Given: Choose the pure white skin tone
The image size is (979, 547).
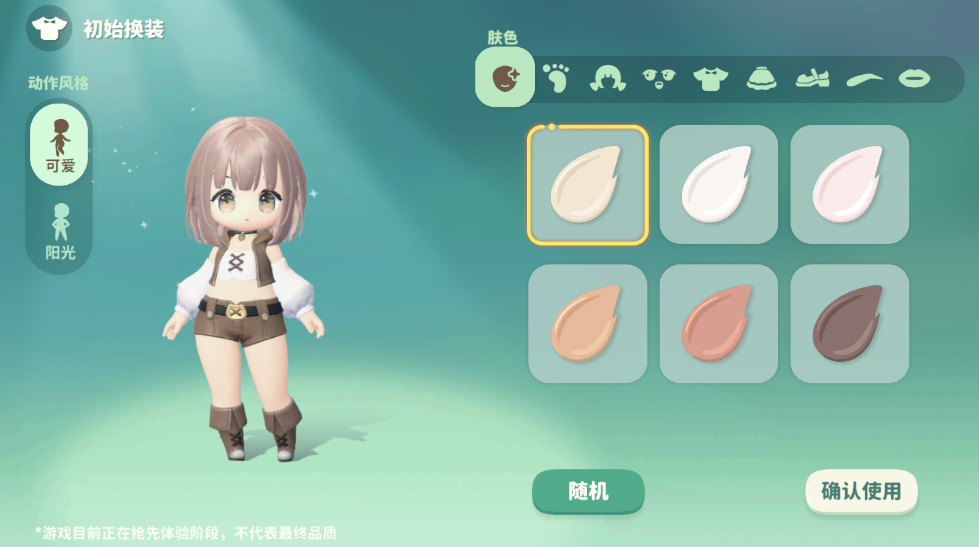Looking at the screenshot, I should 719,185.
